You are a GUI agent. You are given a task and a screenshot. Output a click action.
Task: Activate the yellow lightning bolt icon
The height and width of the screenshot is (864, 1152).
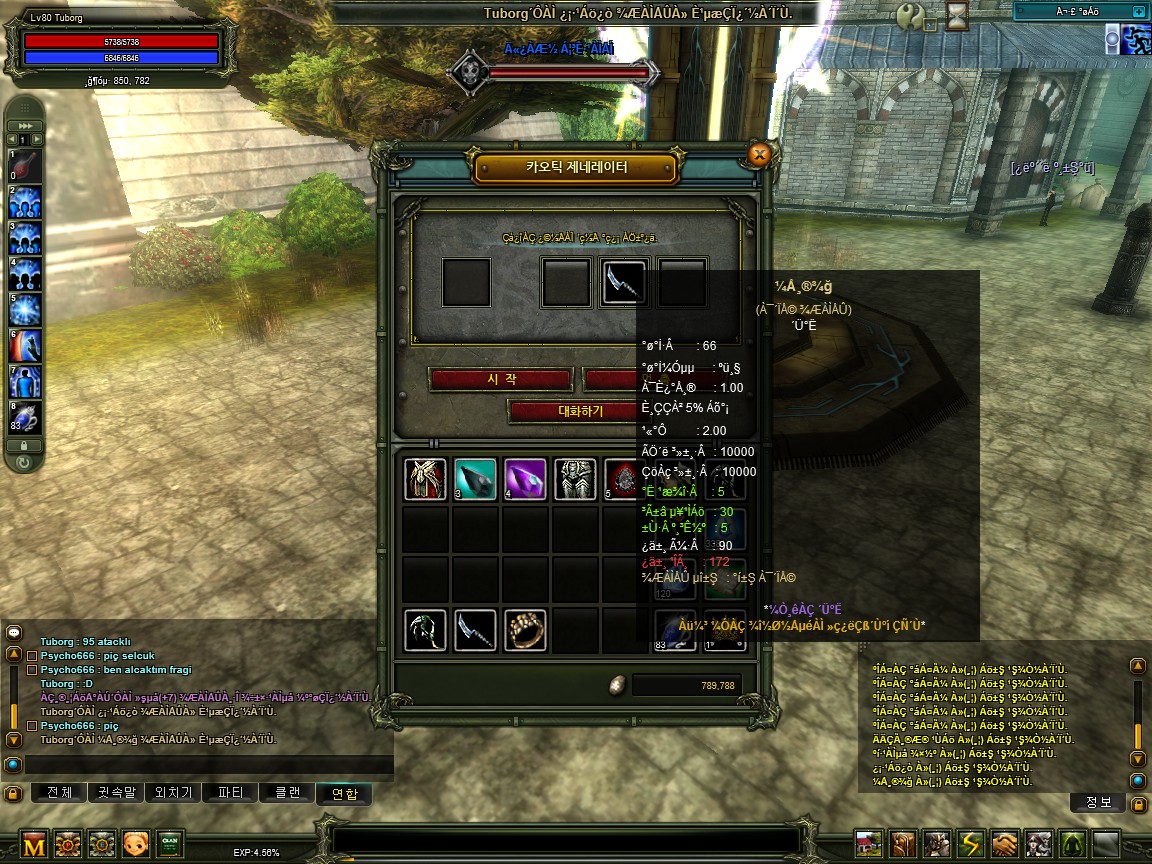(971, 844)
